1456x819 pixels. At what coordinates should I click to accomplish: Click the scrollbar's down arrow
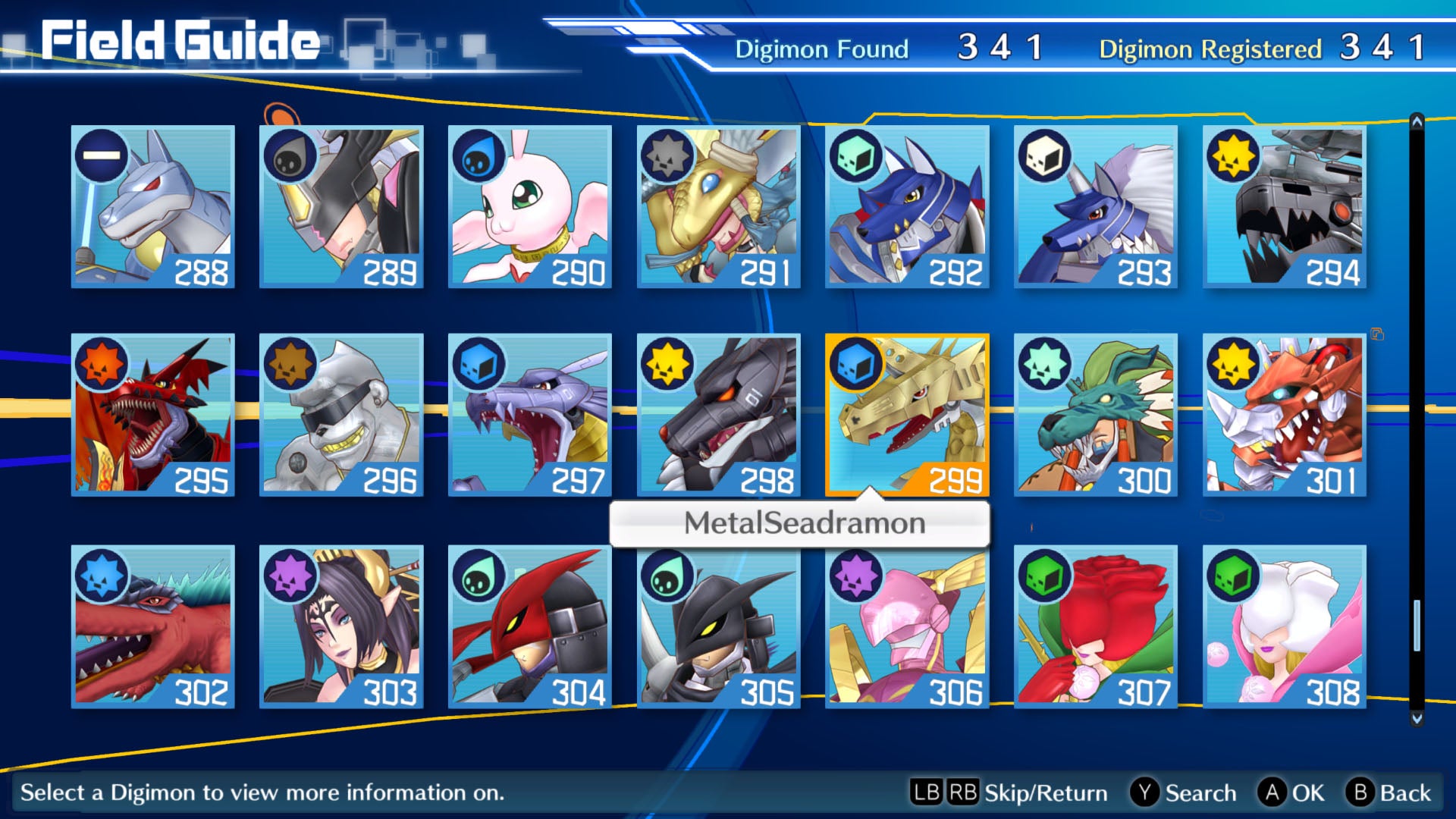coord(1417,717)
